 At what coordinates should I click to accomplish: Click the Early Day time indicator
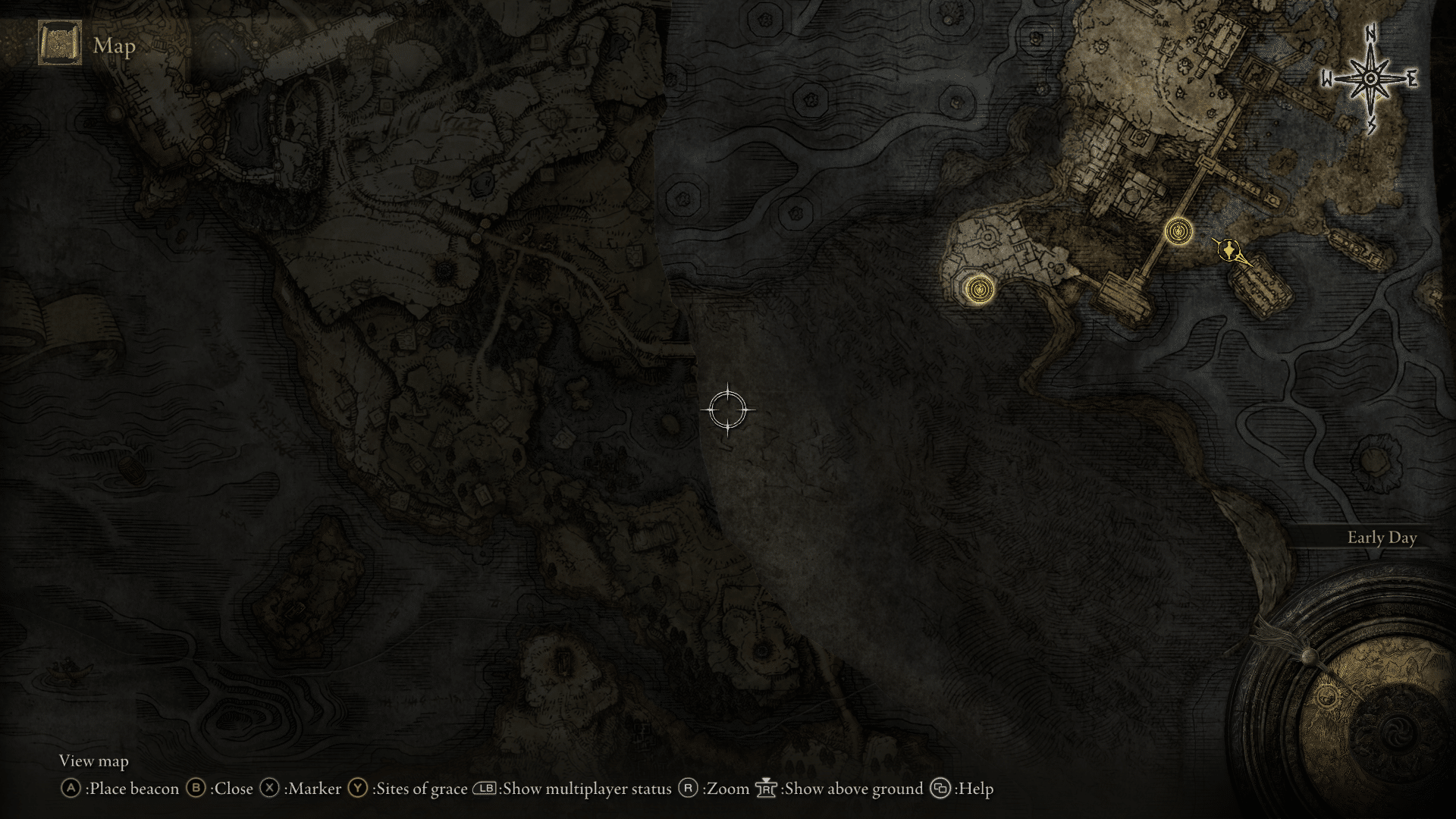pos(1383,538)
